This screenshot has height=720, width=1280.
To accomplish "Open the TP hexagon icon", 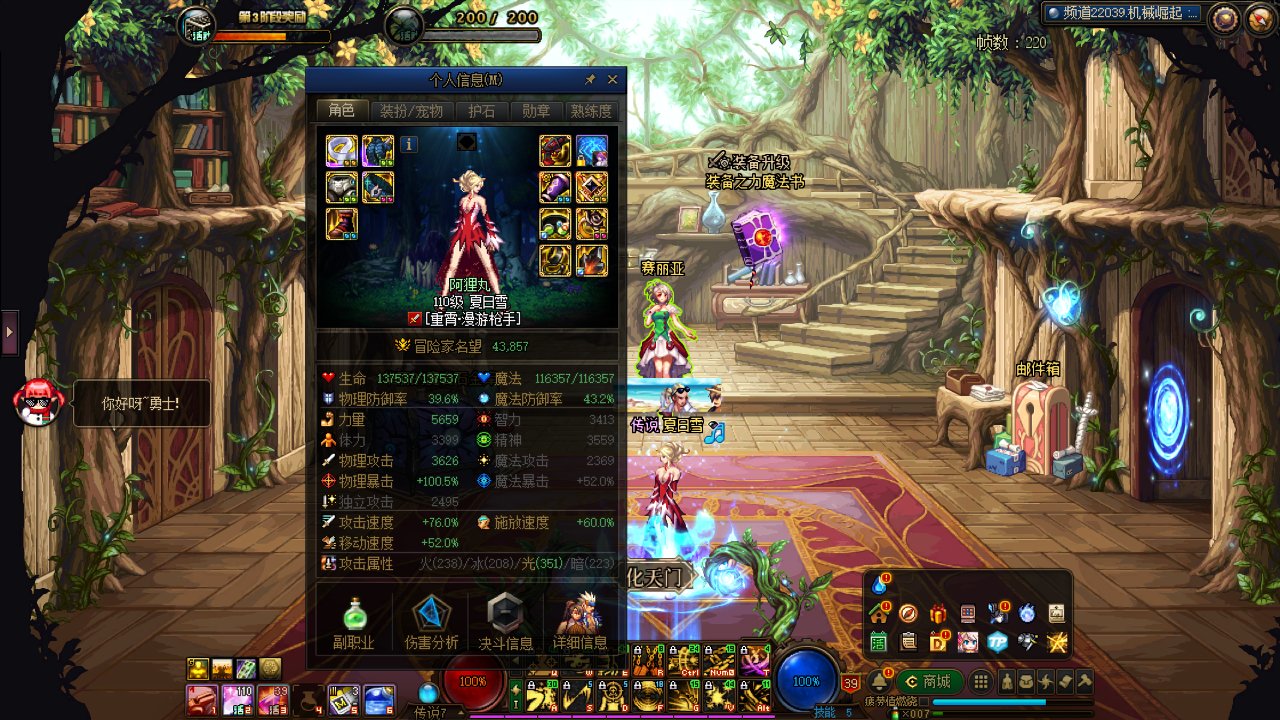I will point(997,642).
